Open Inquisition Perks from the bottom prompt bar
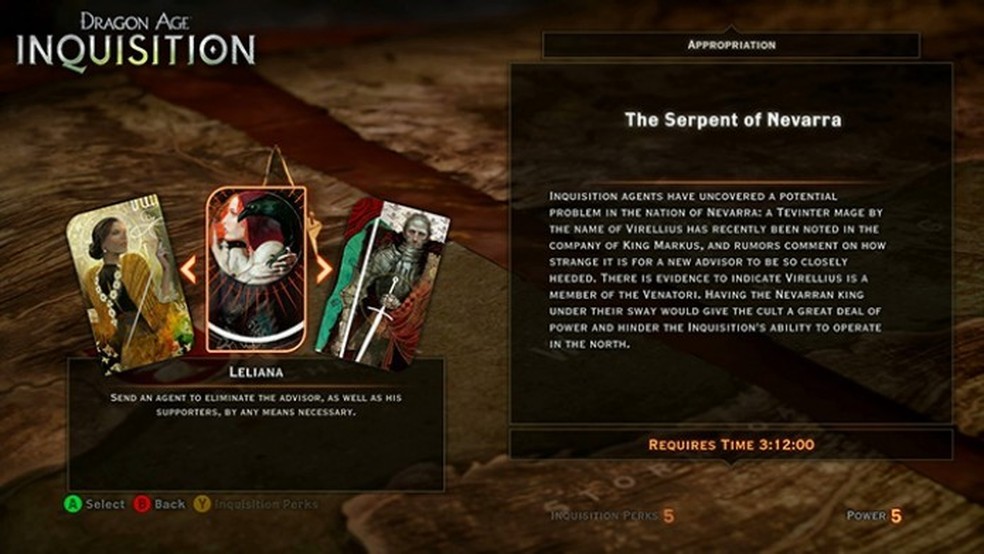This screenshot has height=554, width=984. pyautogui.click(x=255, y=504)
